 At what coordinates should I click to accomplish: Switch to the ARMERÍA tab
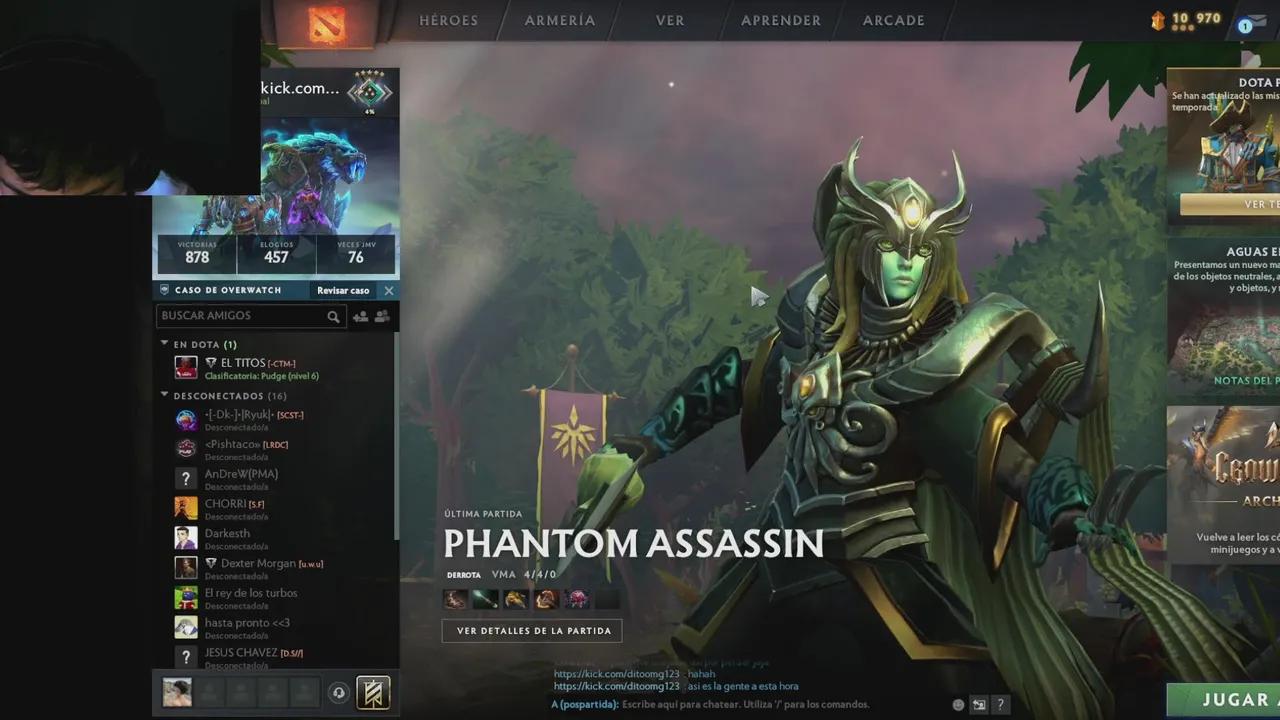pos(559,20)
